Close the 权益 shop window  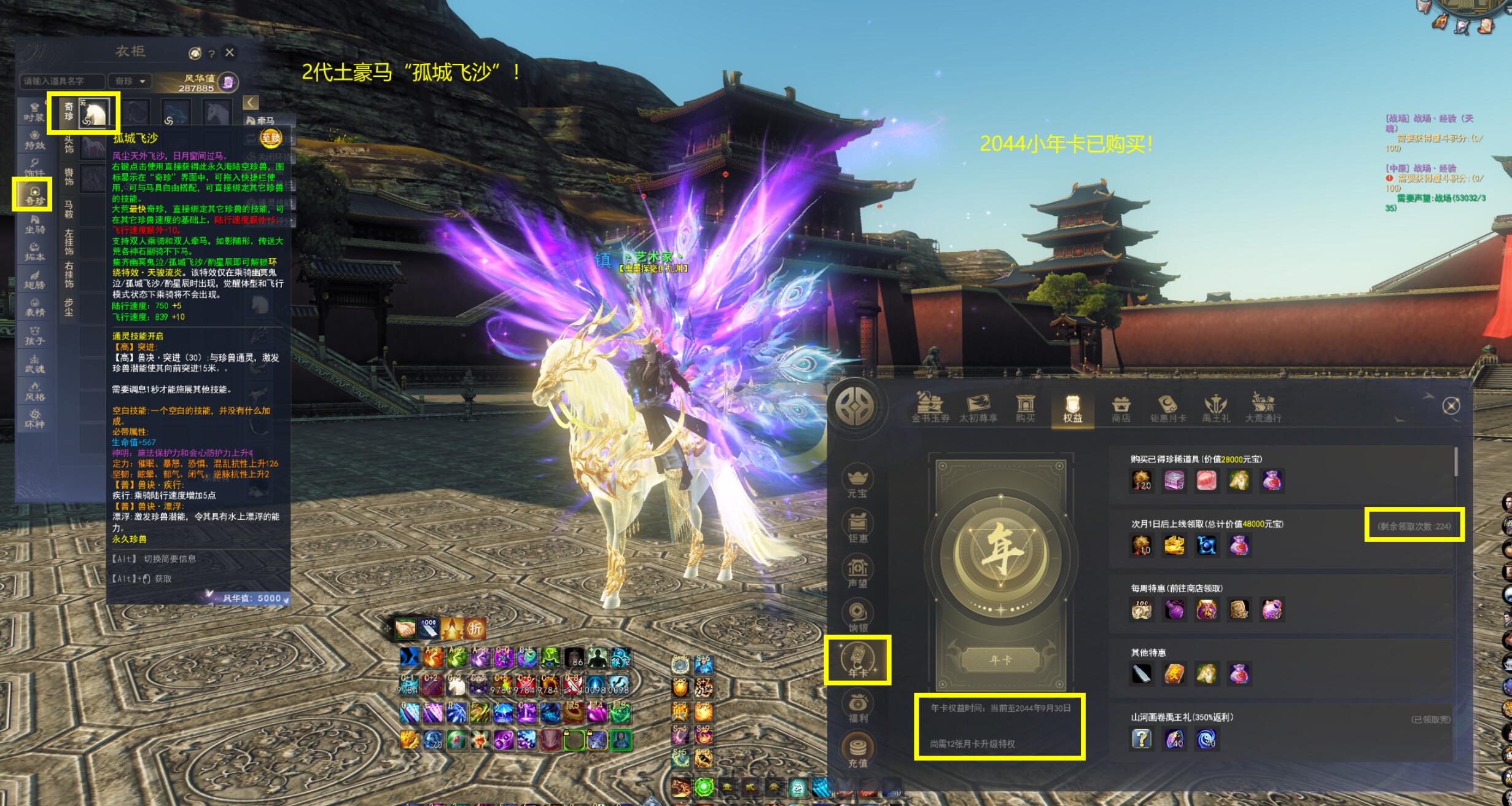[1451, 405]
